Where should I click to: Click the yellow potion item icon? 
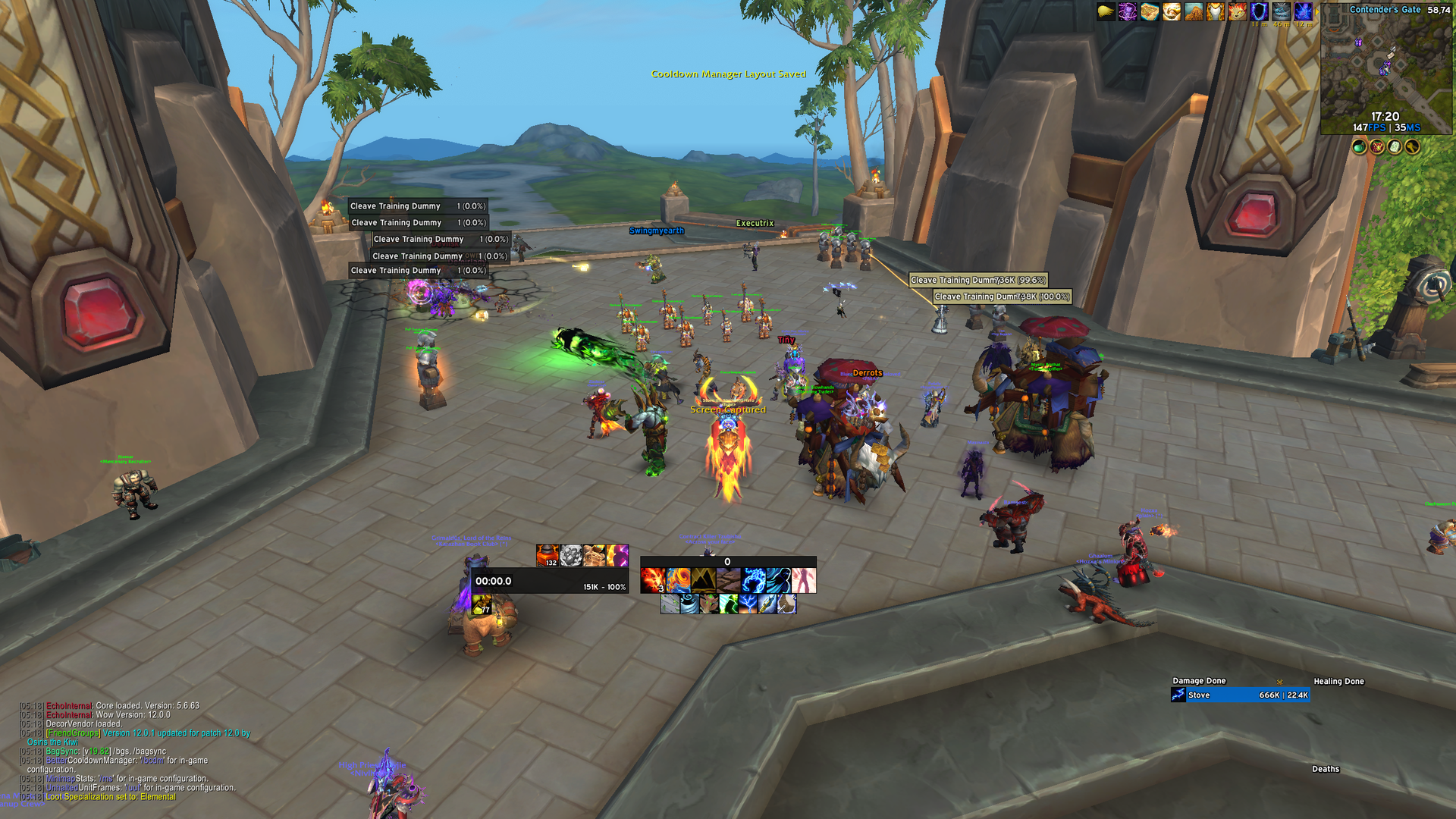(481, 604)
